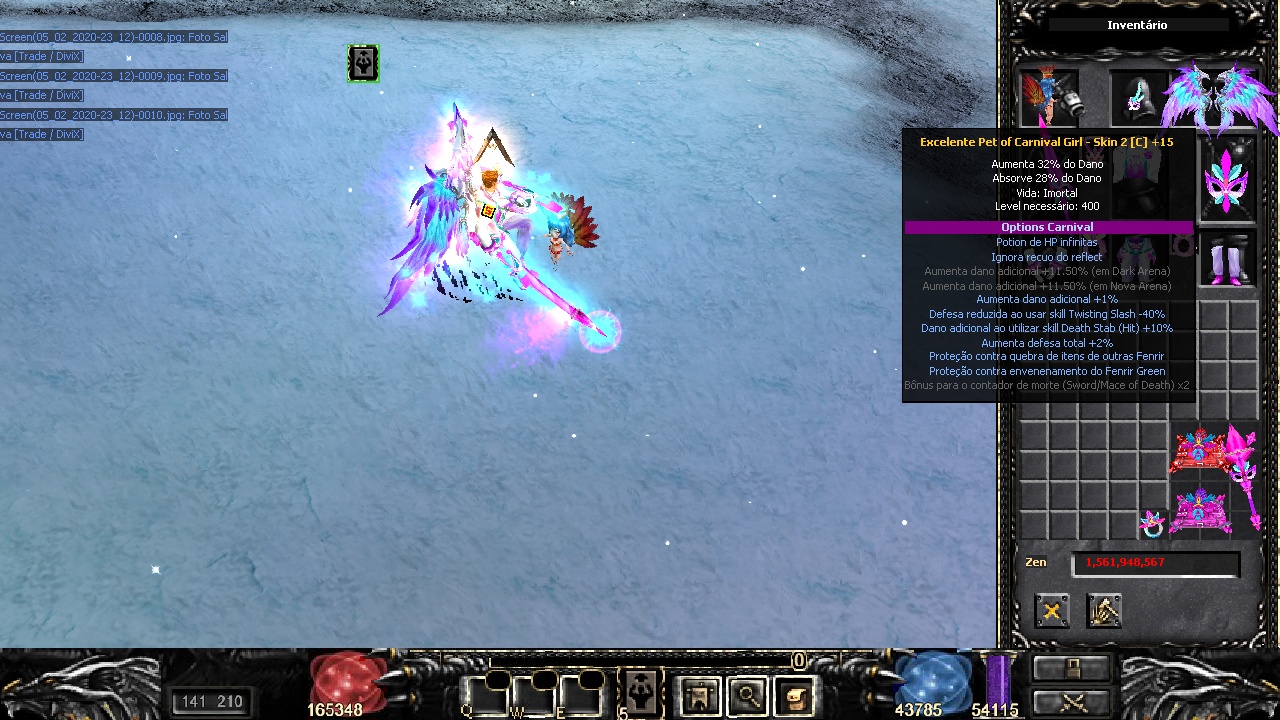Click the Zen amount field

tap(1155, 563)
